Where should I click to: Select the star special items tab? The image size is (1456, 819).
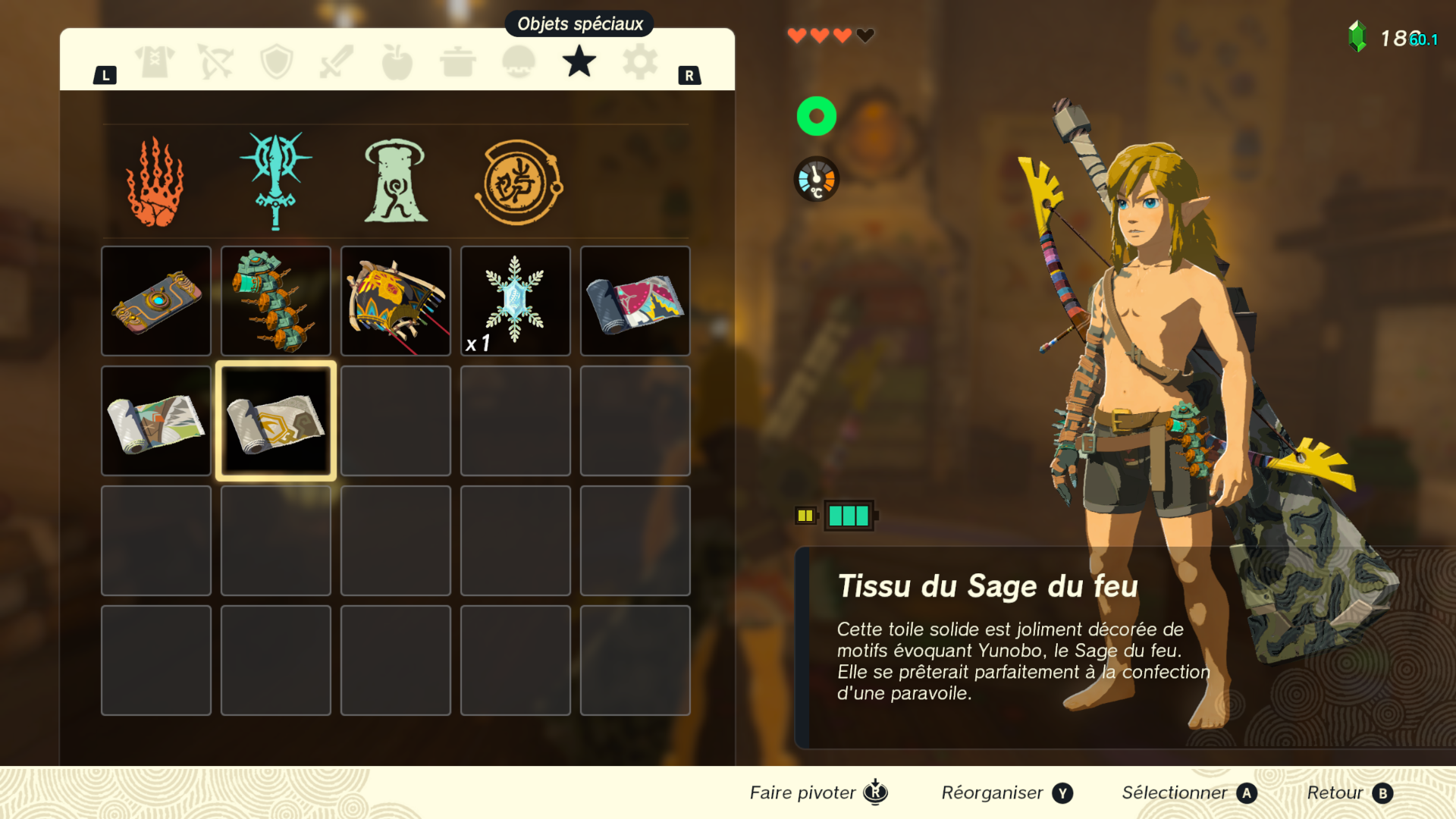tap(579, 62)
